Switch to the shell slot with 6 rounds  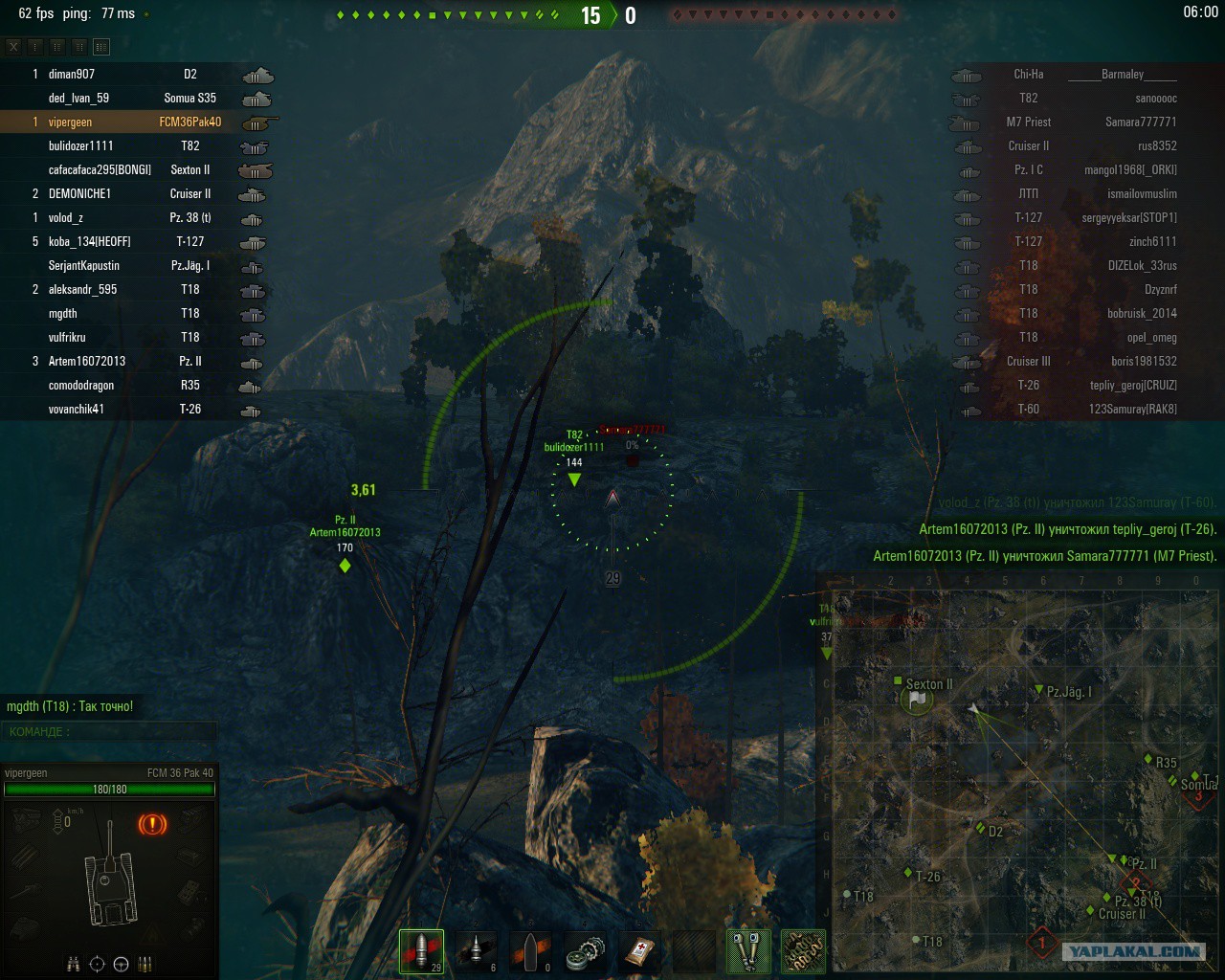[x=476, y=950]
